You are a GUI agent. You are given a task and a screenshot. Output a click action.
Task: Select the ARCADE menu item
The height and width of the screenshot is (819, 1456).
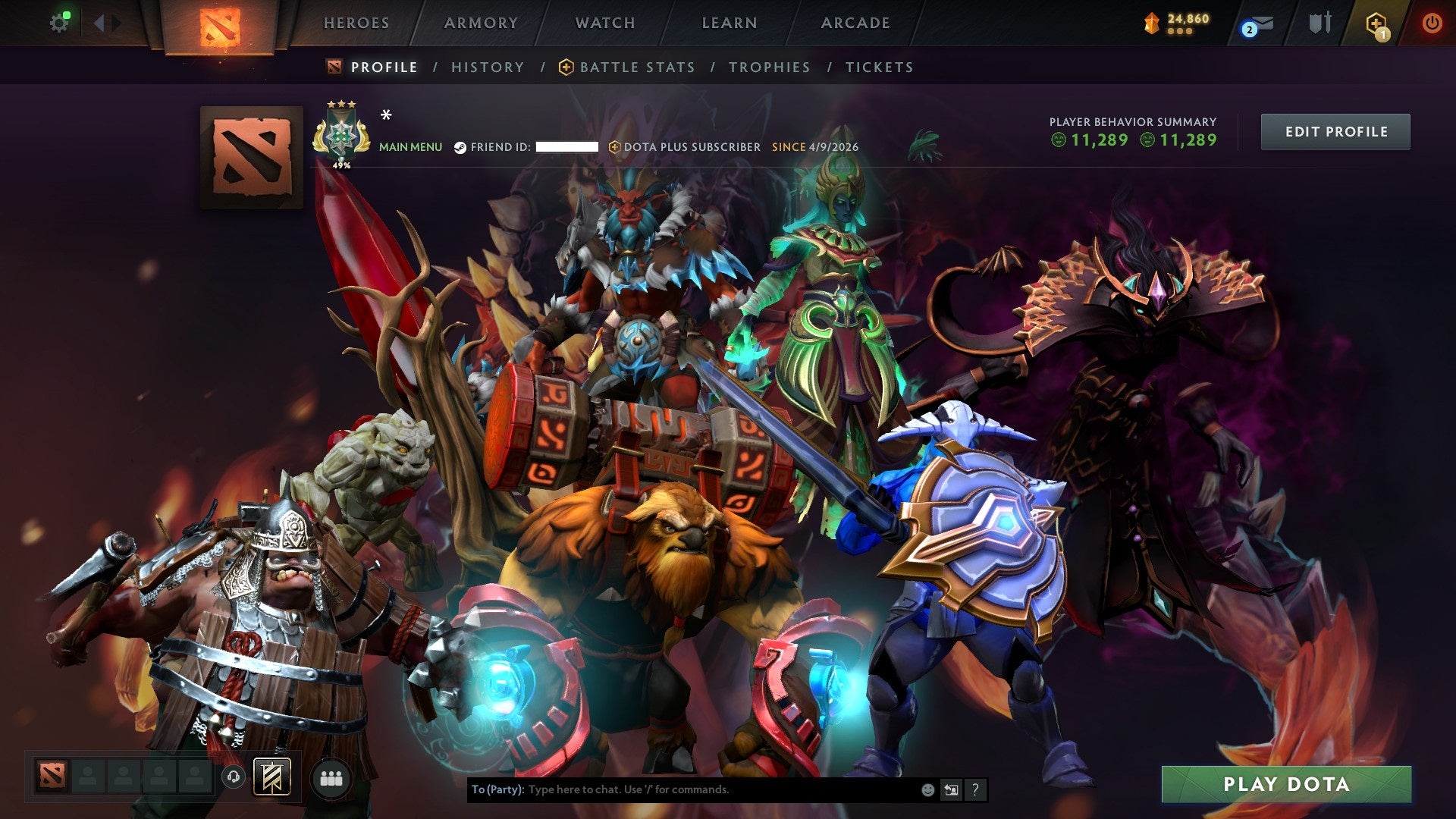[855, 23]
